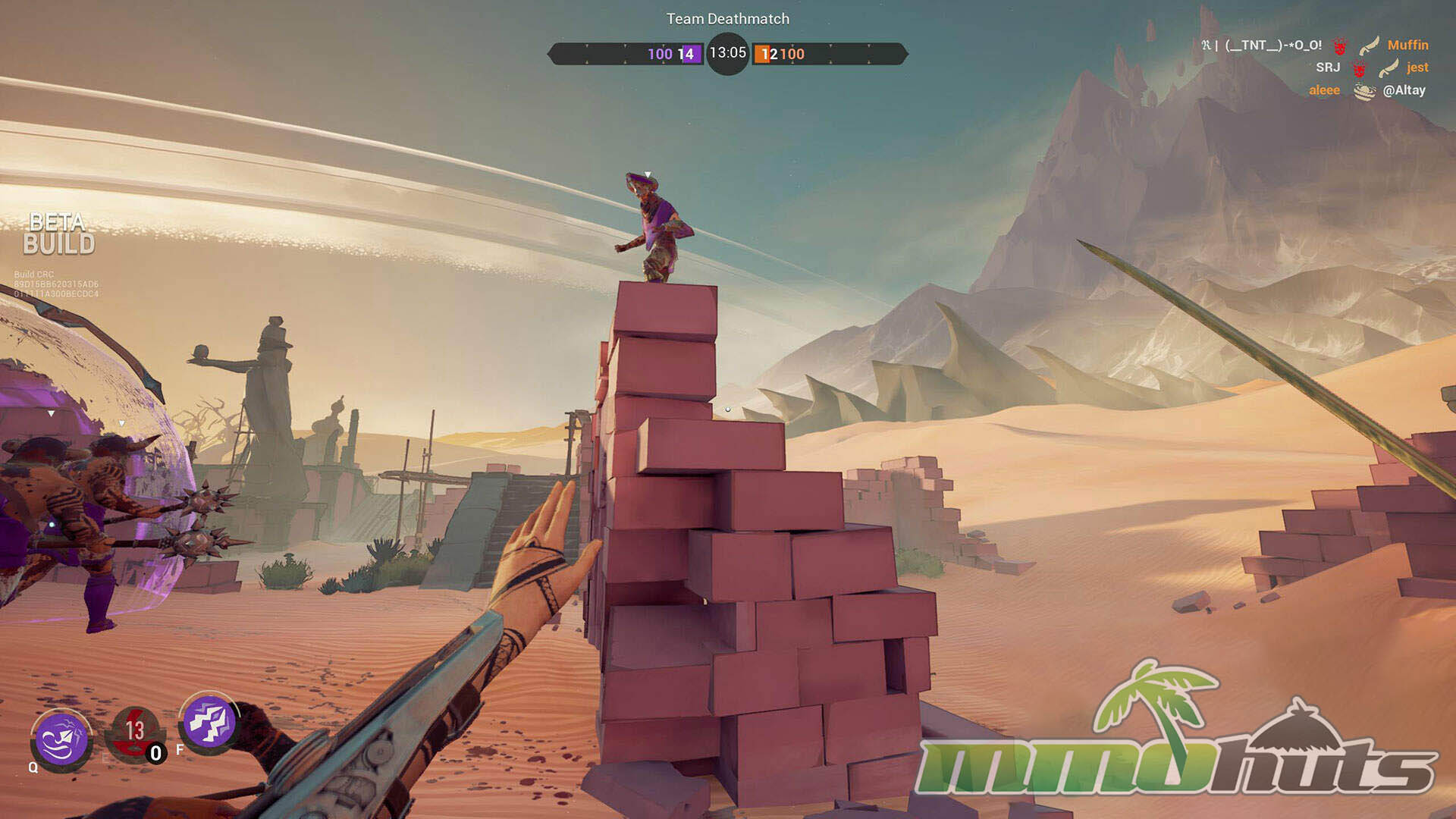
Task: Select the red cooldown ability showing 13
Action: pyautogui.click(x=135, y=732)
